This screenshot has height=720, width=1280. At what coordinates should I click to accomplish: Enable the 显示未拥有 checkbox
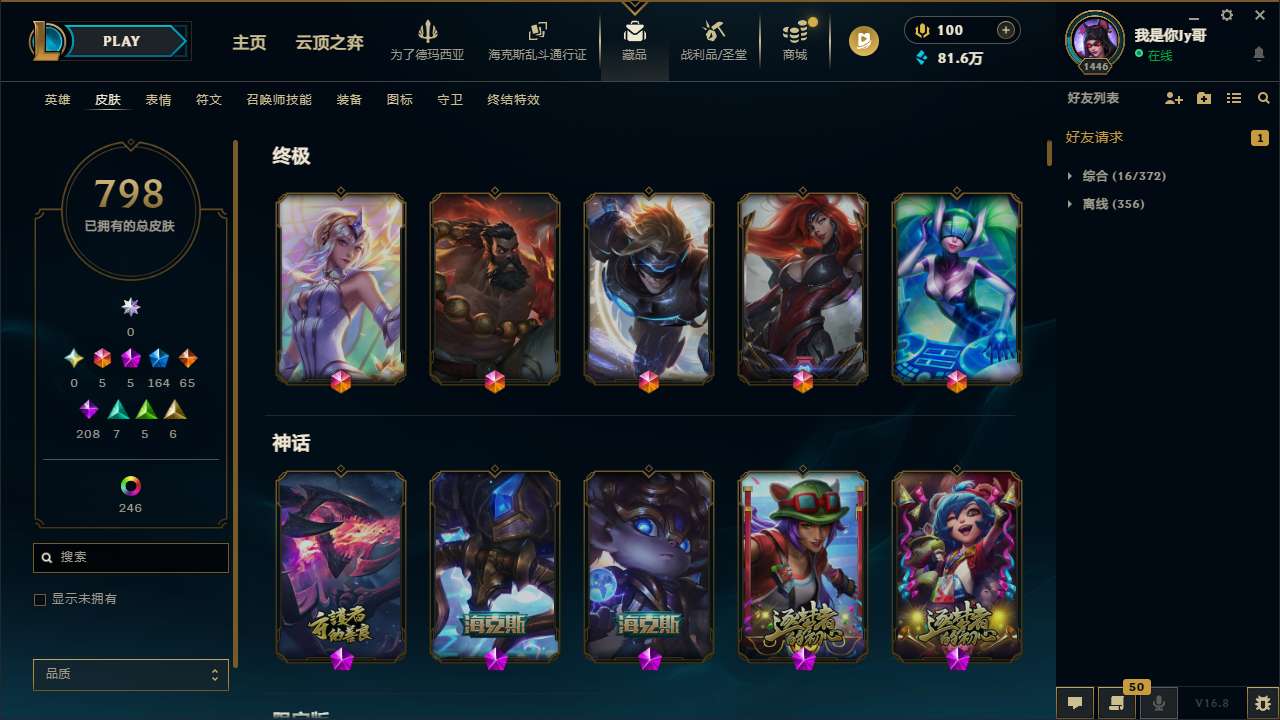[x=40, y=599]
